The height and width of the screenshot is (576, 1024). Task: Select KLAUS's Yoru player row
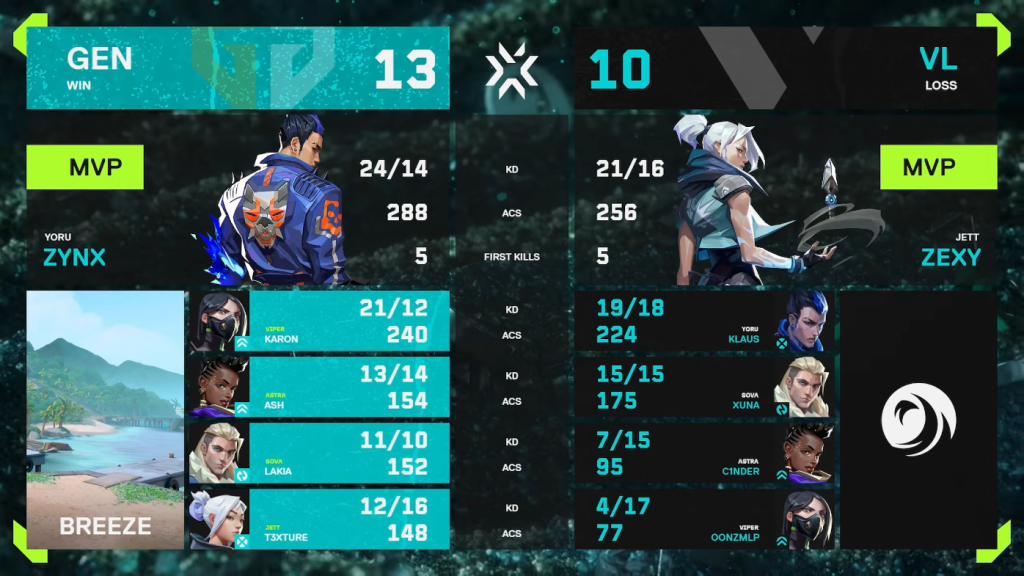point(705,321)
